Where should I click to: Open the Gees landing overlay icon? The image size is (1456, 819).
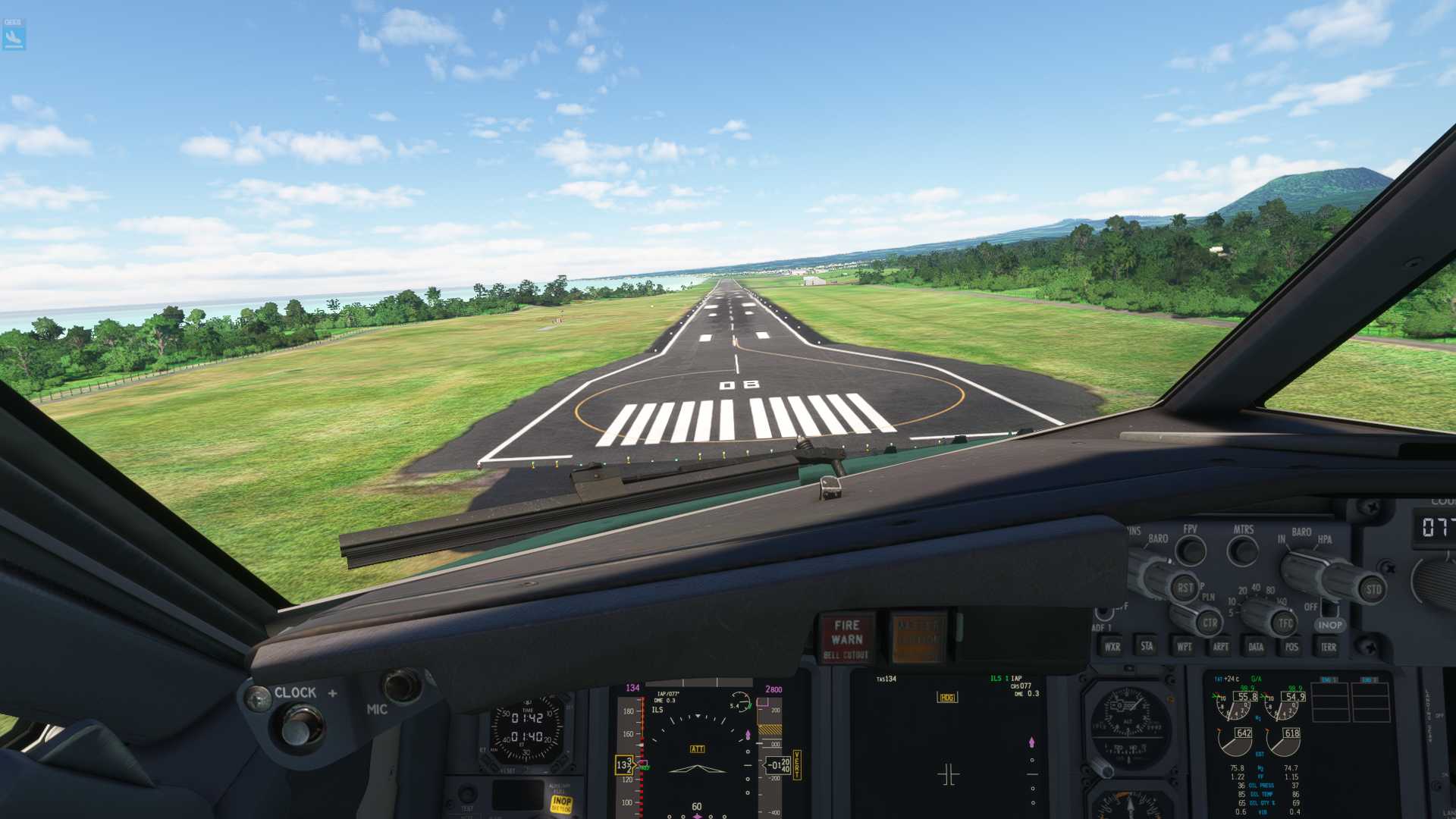coord(14,35)
